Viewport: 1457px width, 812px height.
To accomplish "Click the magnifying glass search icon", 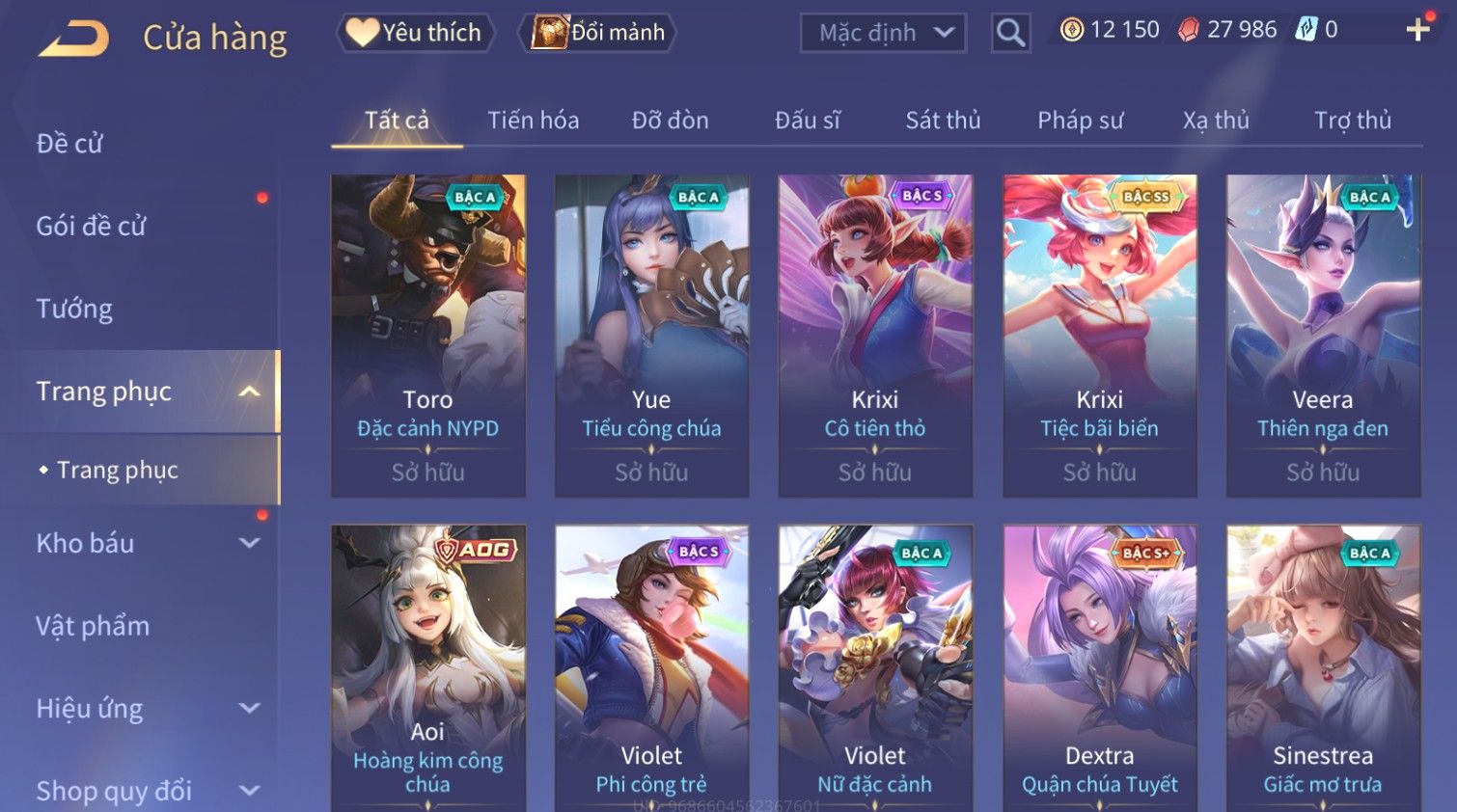I will [1010, 33].
